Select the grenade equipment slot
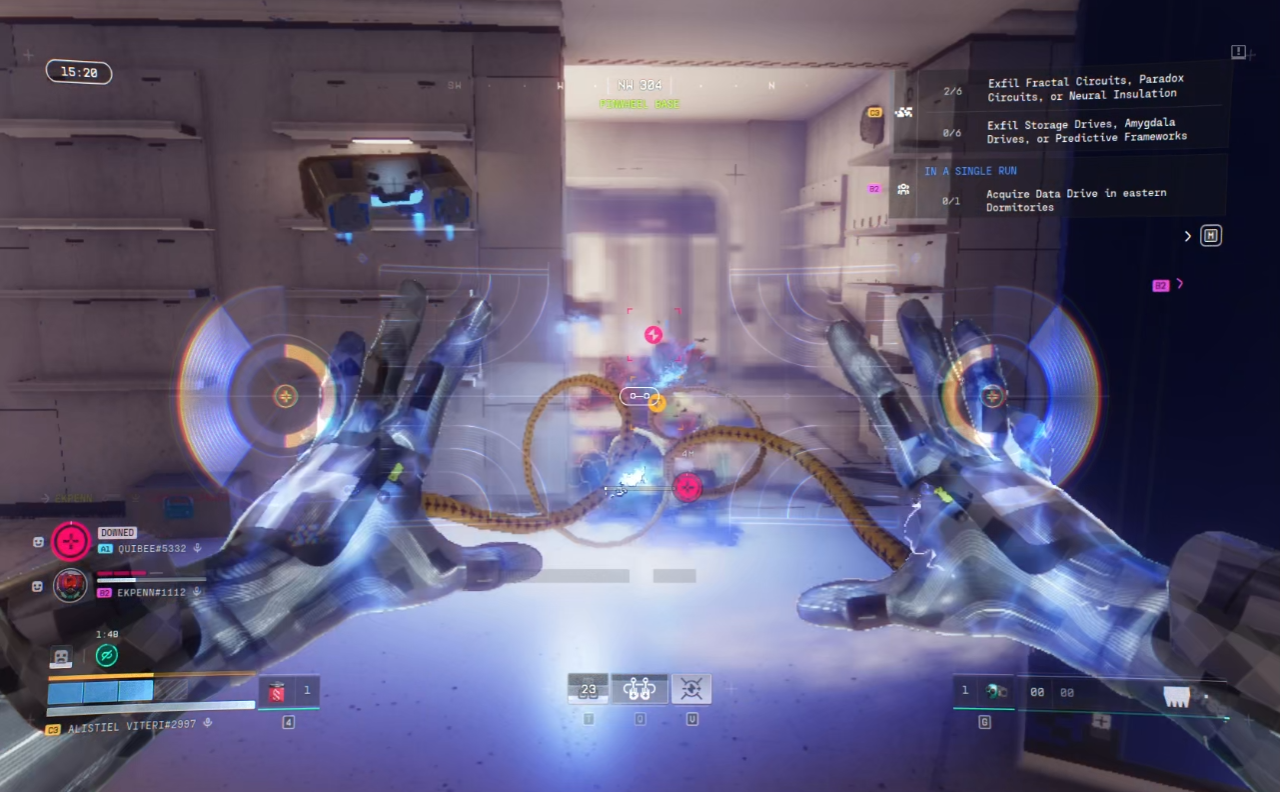 pyautogui.click(x=994, y=691)
